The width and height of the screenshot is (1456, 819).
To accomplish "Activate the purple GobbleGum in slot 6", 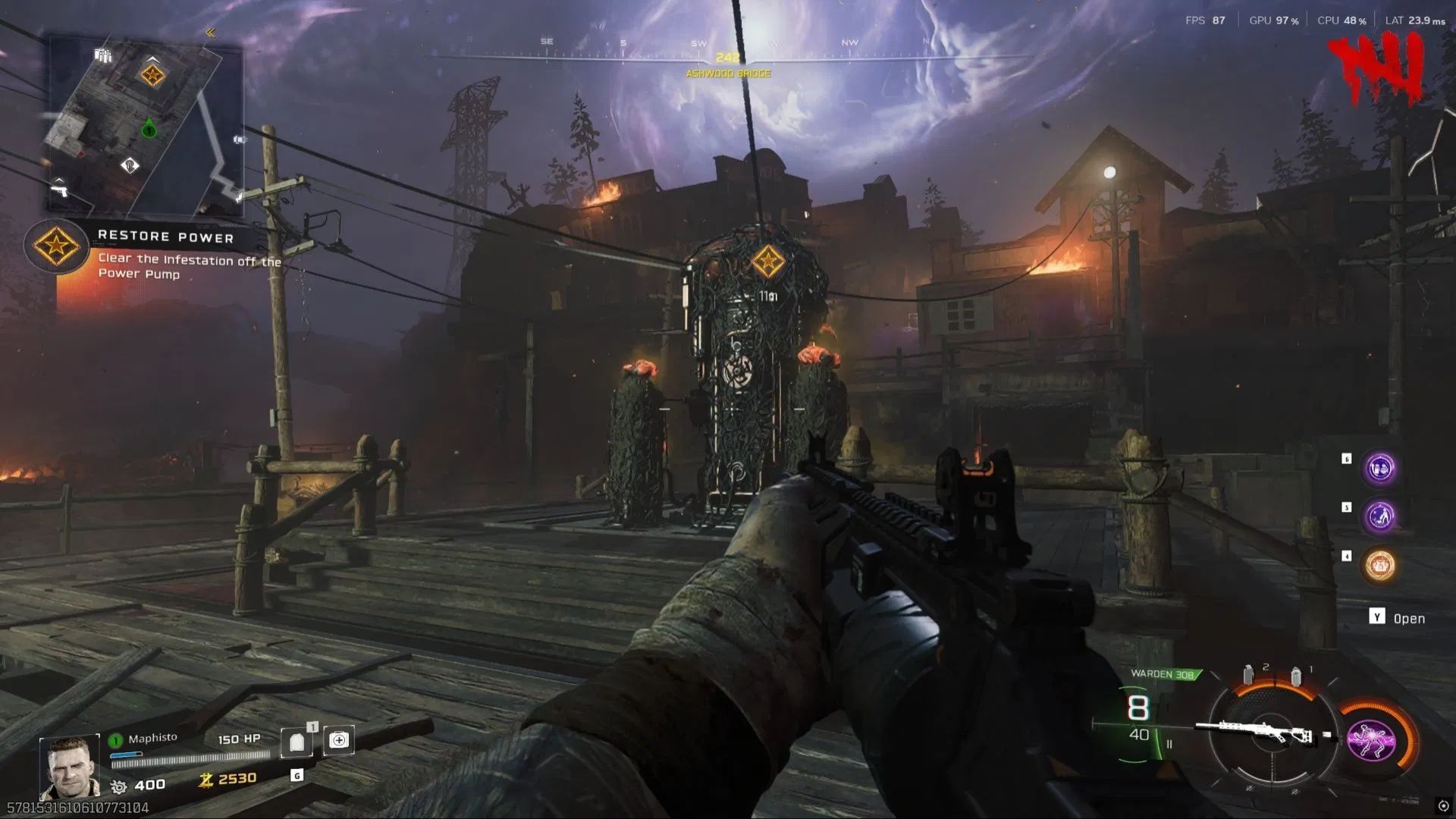I will pos(1379,468).
